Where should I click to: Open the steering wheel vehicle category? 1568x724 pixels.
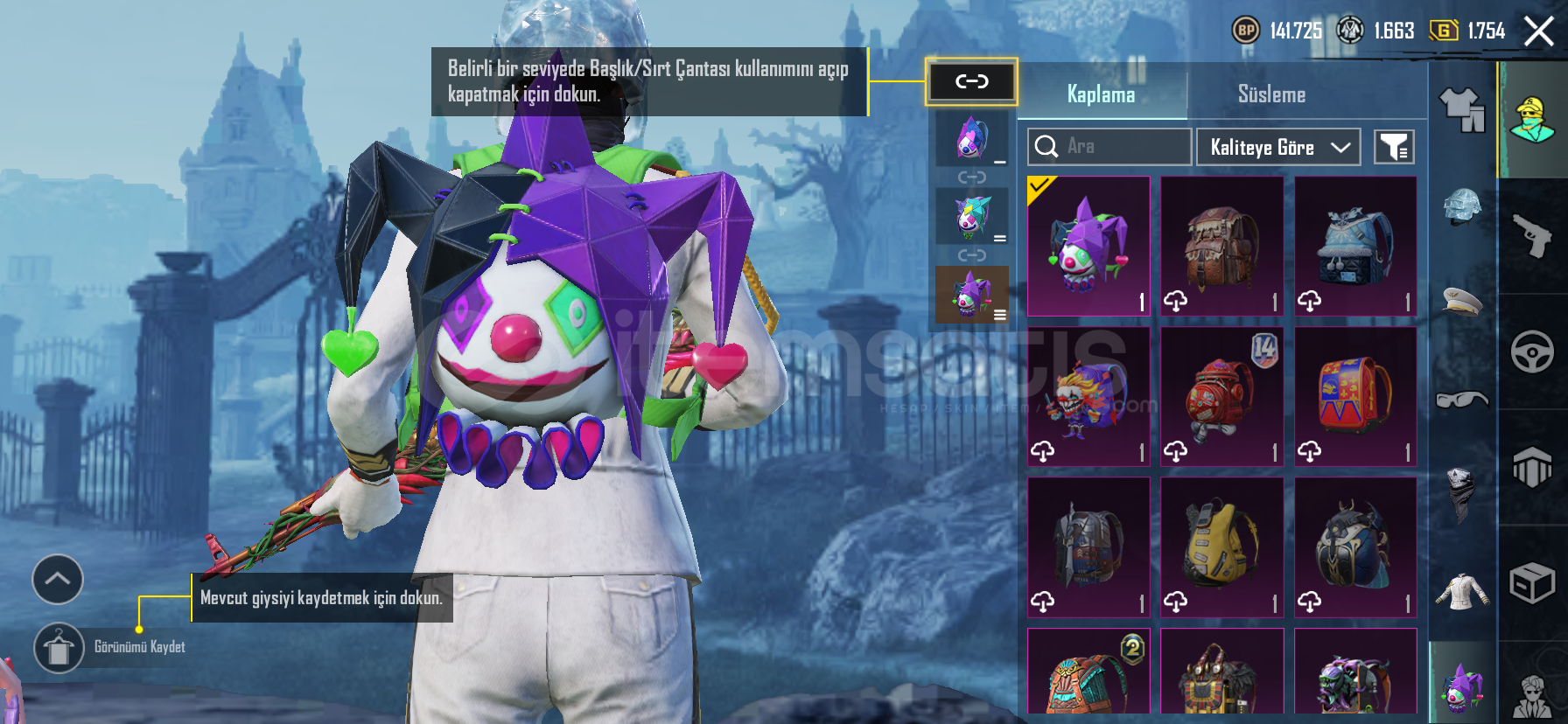tap(1532, 352)
